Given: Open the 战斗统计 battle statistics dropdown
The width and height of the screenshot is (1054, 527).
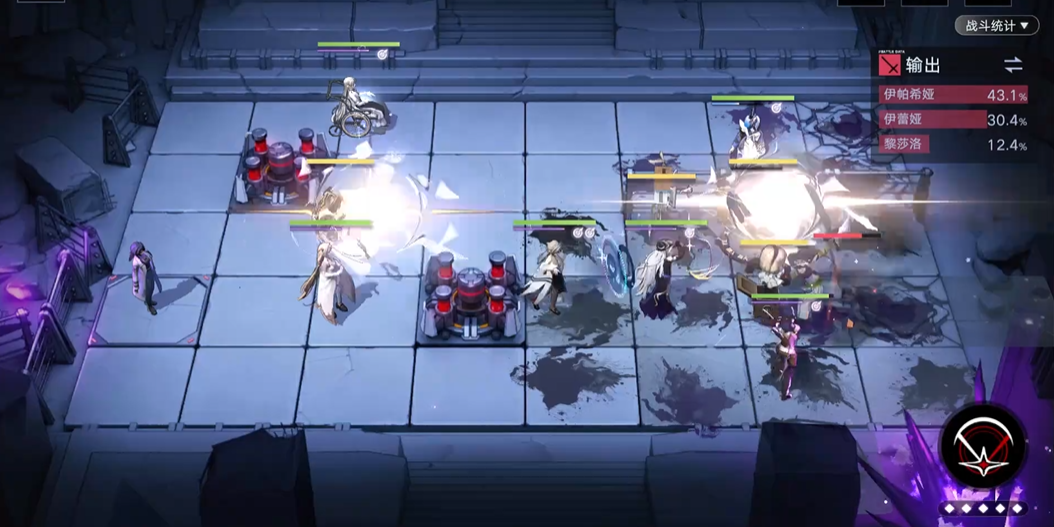Looking at the screenshot, I should click(997, 25).
